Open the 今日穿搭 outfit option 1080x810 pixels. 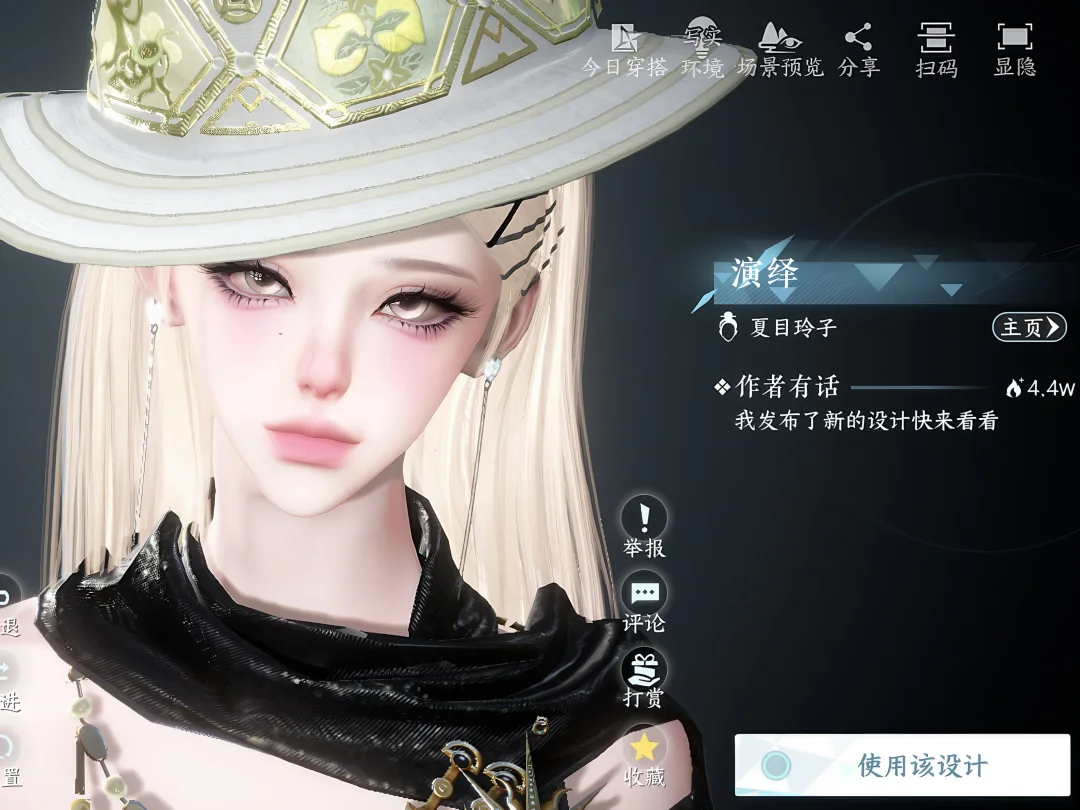(625, 50)
